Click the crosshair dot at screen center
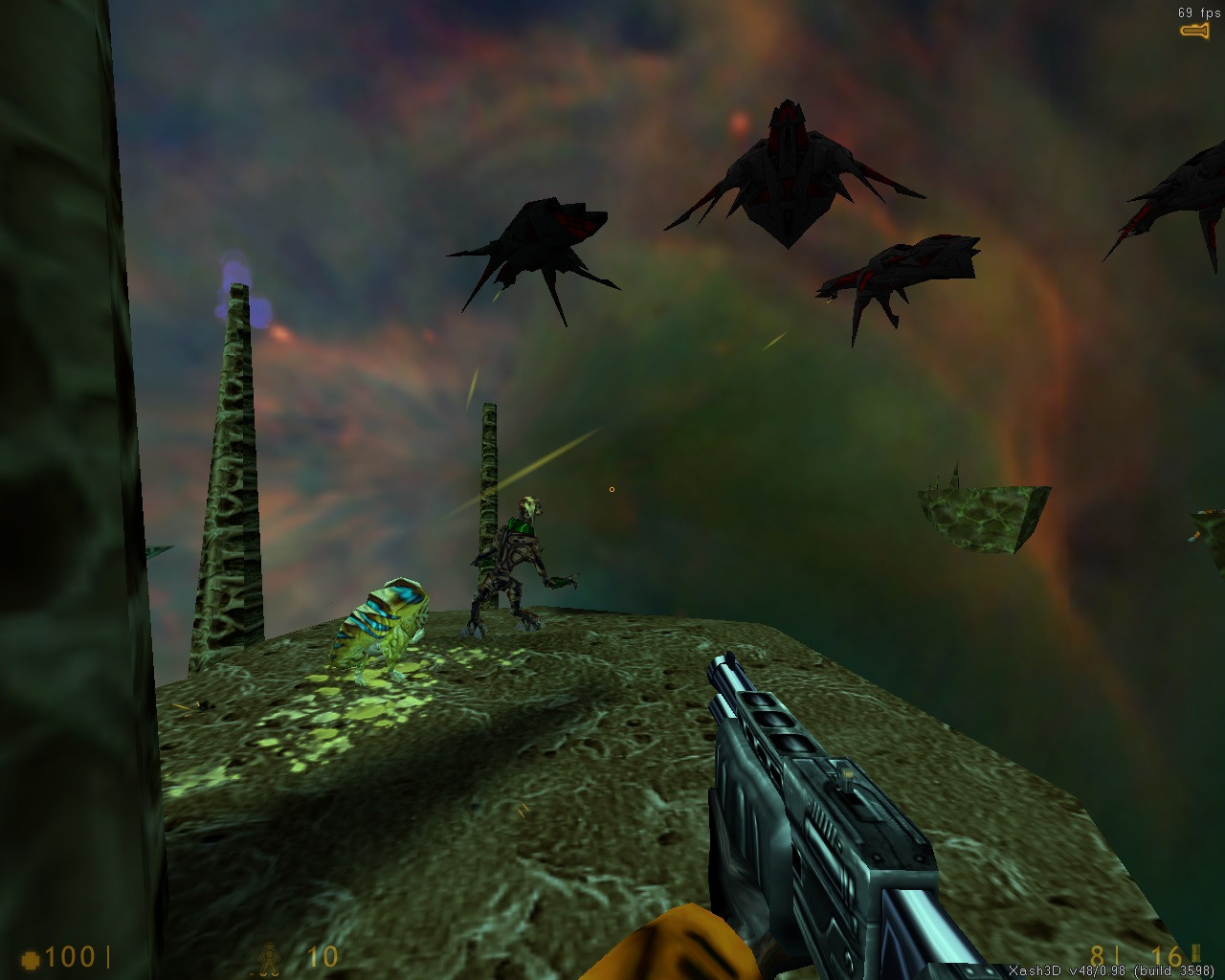The image size is (1225, 980). pyautogui.click(x=612, y=488)
